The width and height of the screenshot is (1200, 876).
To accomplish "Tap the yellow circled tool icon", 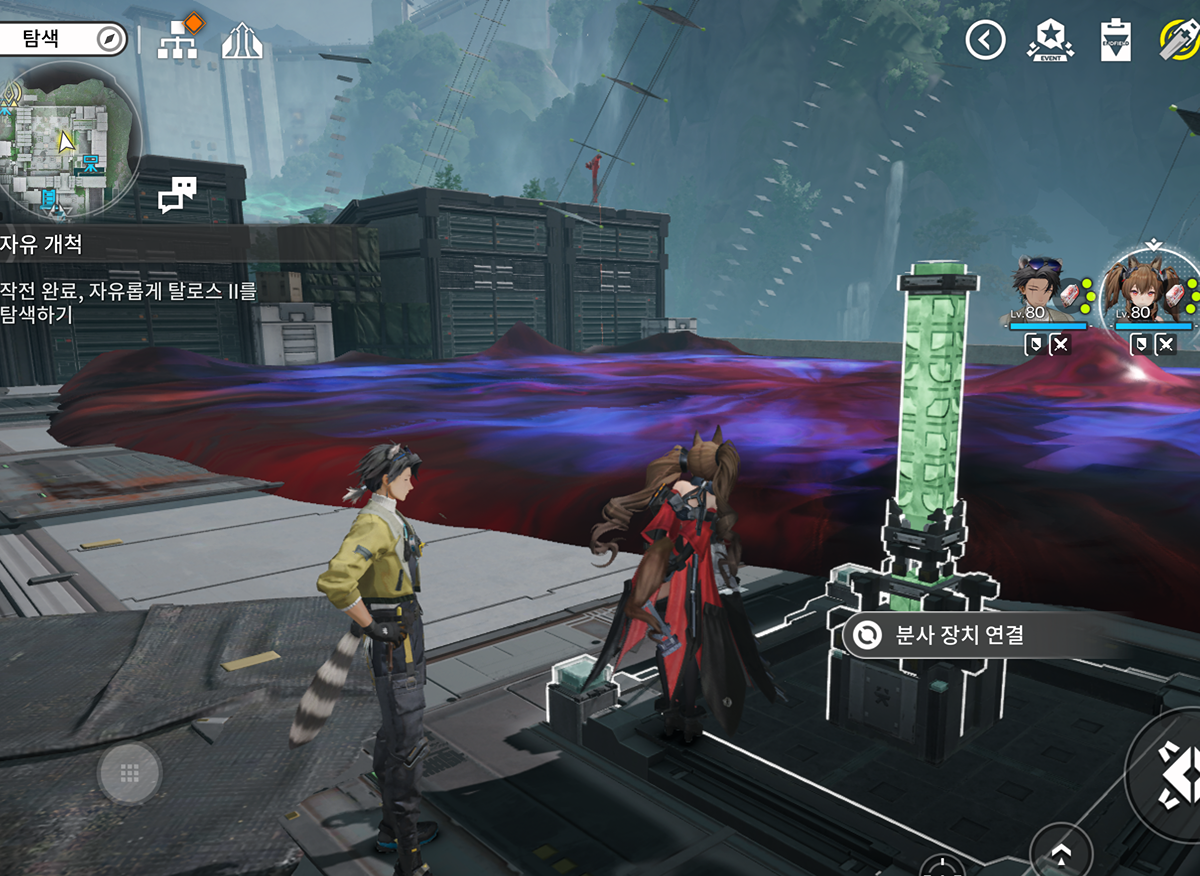I will [x=1180, y=40].
